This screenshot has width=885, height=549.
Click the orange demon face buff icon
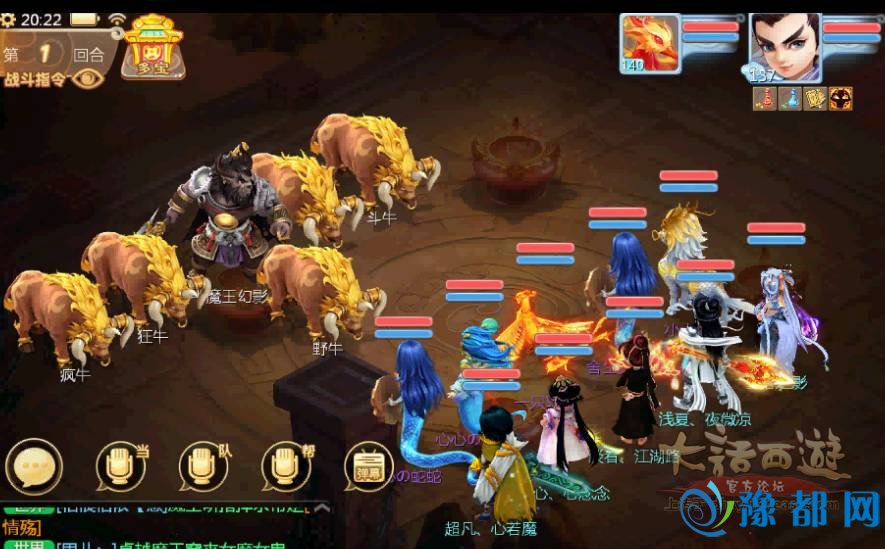841,98
